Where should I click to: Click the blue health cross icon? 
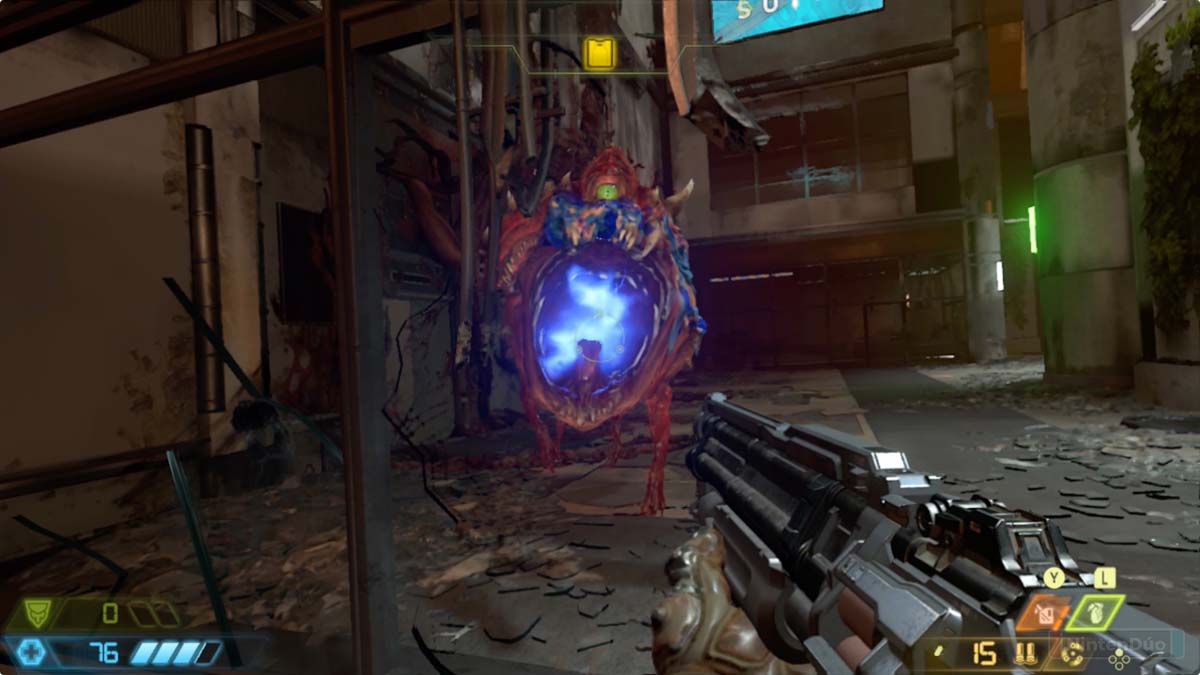[31, 653]
